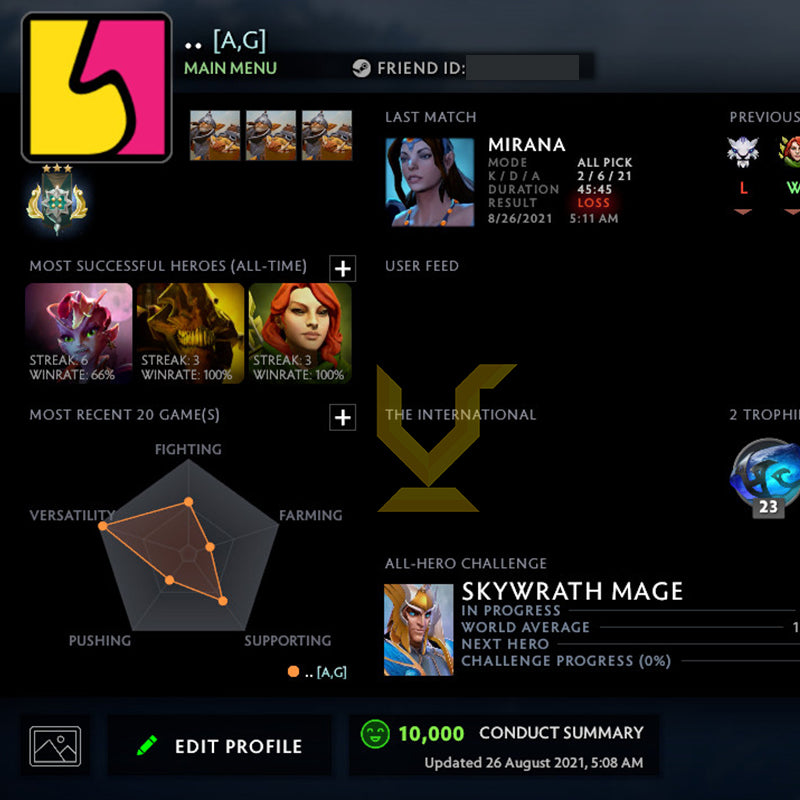The height and width of the screenshot is (800, 800).
Task: Select the previous match marked L
Action: pos(742,158)
